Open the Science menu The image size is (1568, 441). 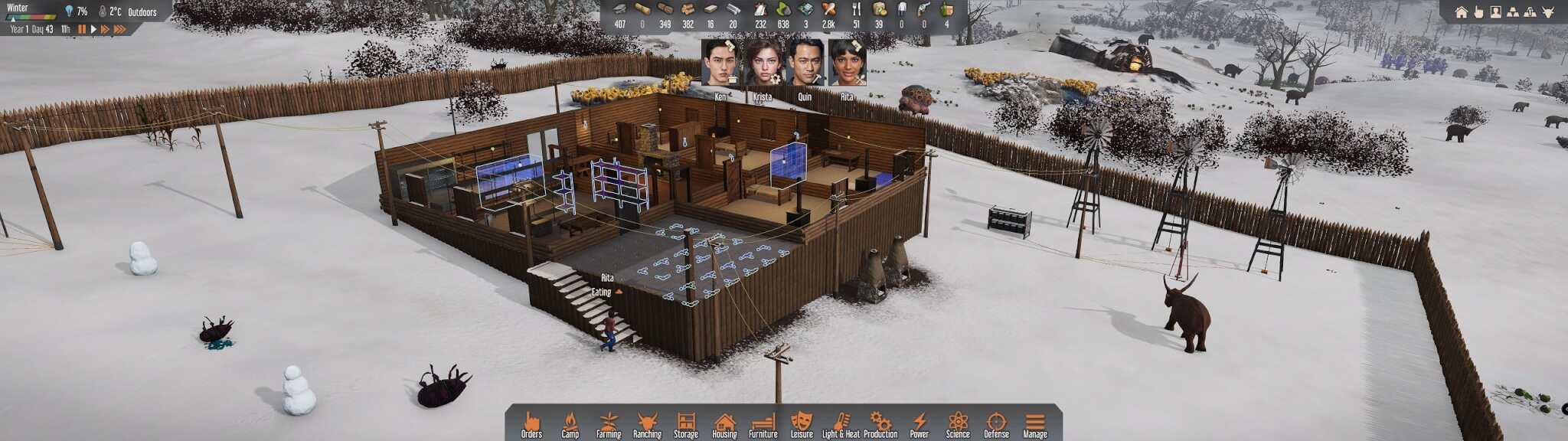958,424
